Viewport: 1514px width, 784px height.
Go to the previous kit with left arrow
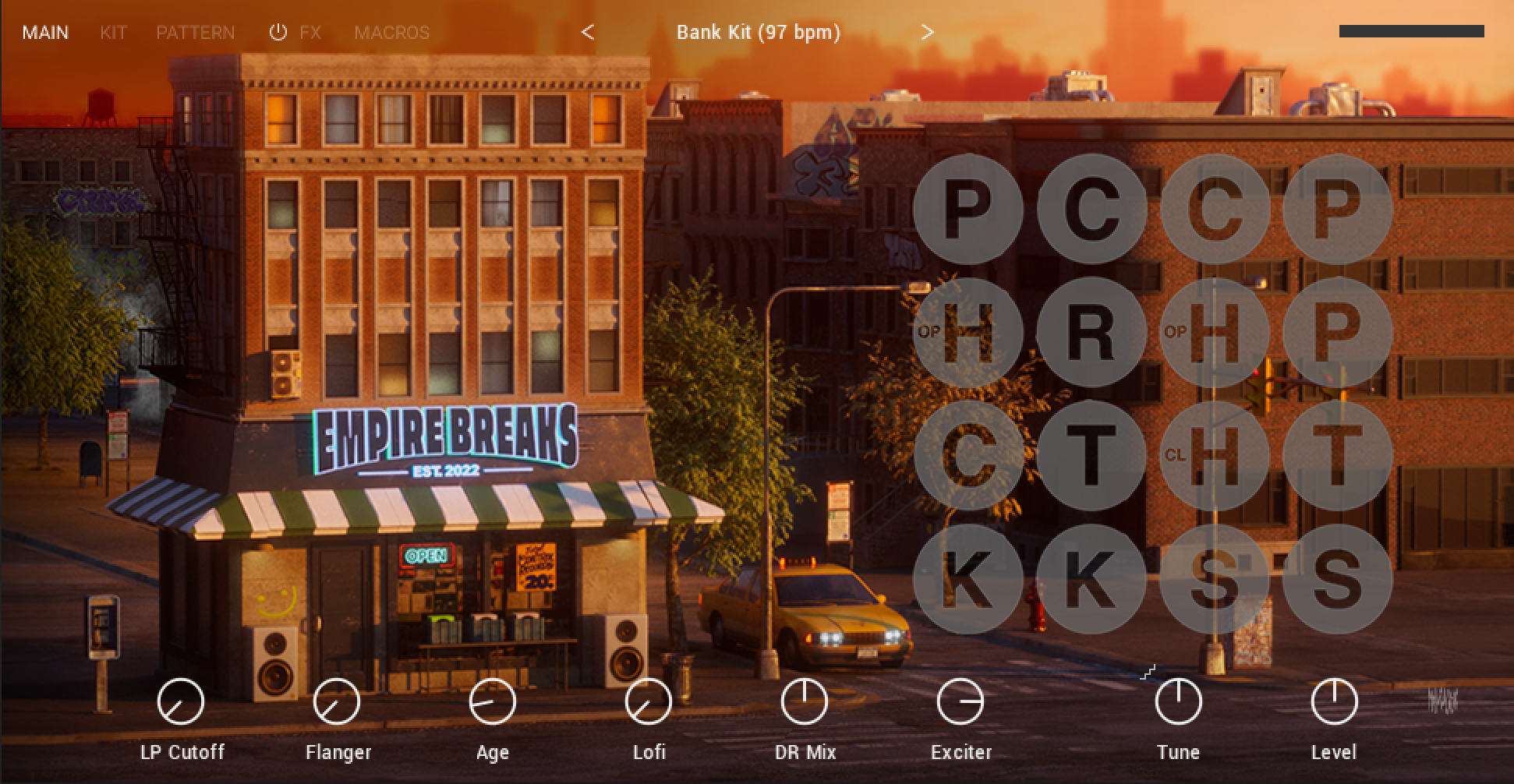588,32
